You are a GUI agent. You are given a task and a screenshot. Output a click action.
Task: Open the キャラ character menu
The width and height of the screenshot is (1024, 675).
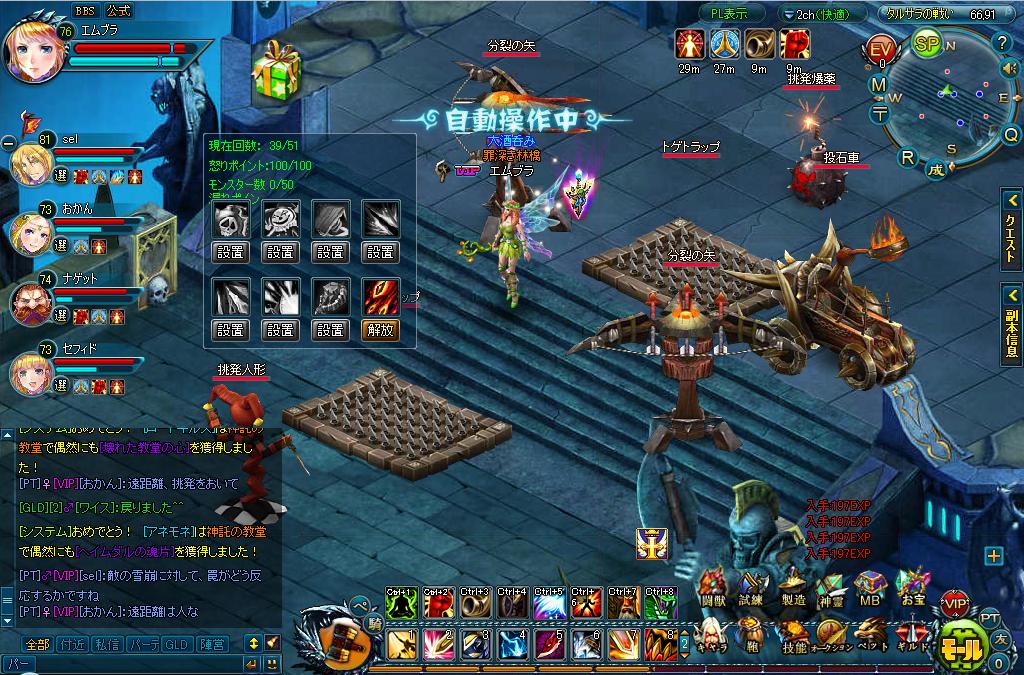click(708, 636)
